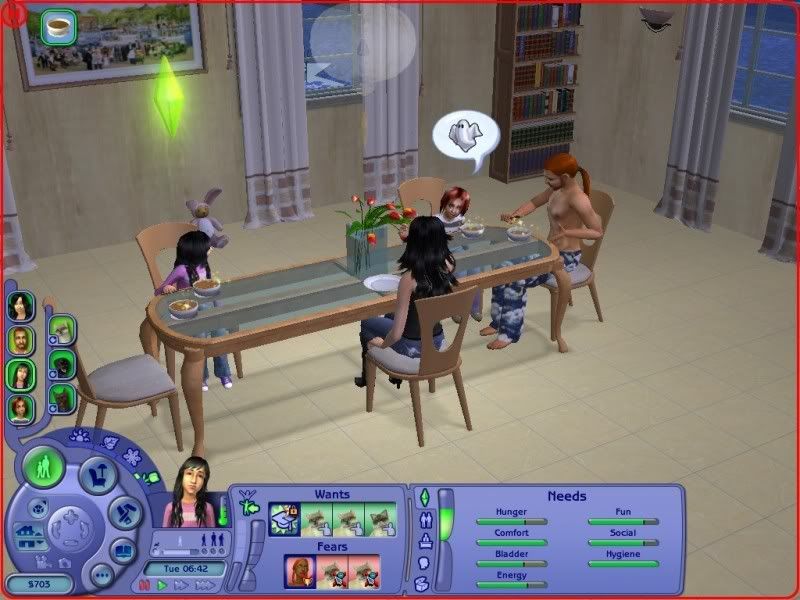
Task: Set game speed to normal play
Action: click(161, 585)
